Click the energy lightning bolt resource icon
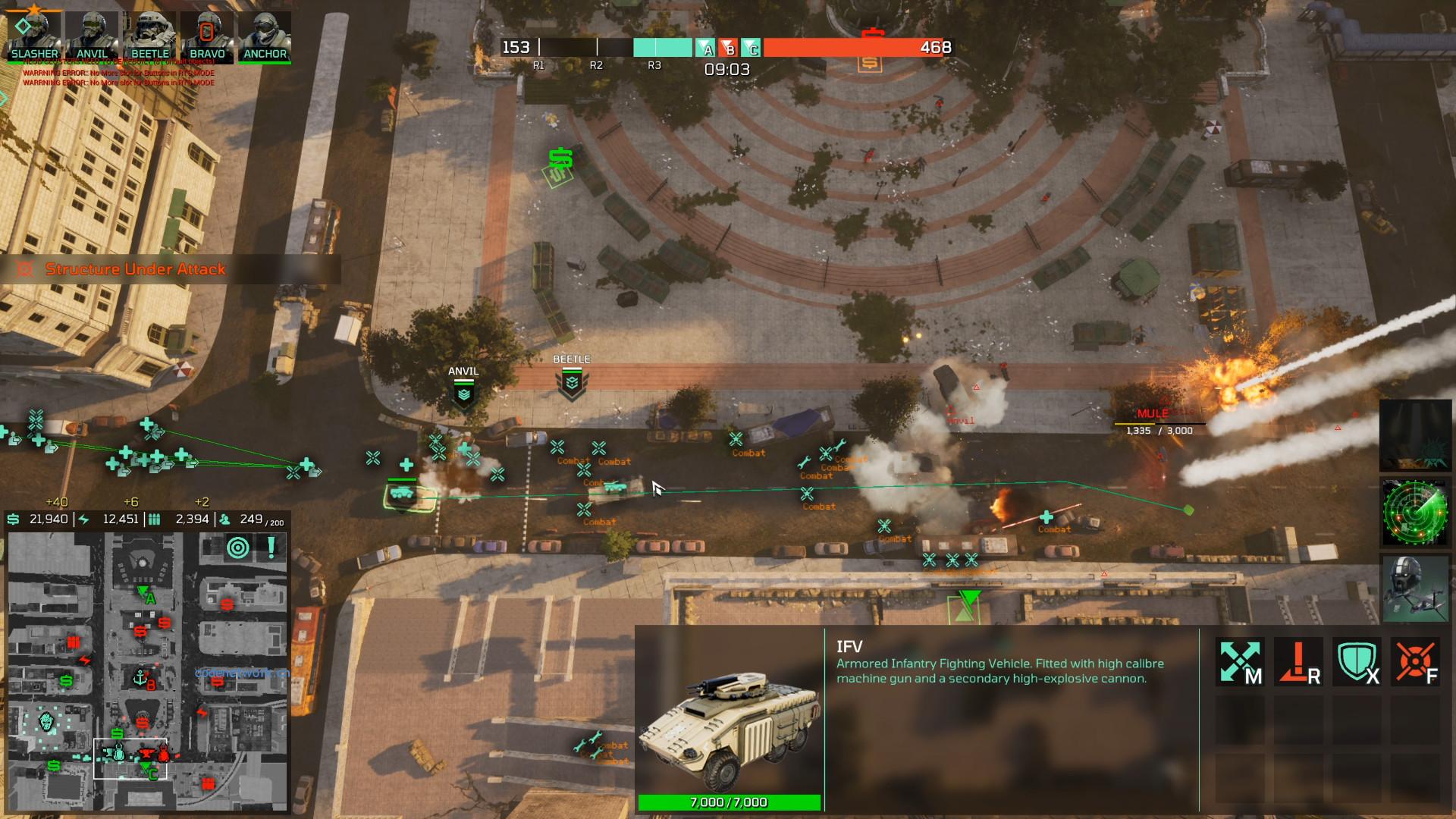This screenshot has width=1456, height=819. click(x=82, y=520)
